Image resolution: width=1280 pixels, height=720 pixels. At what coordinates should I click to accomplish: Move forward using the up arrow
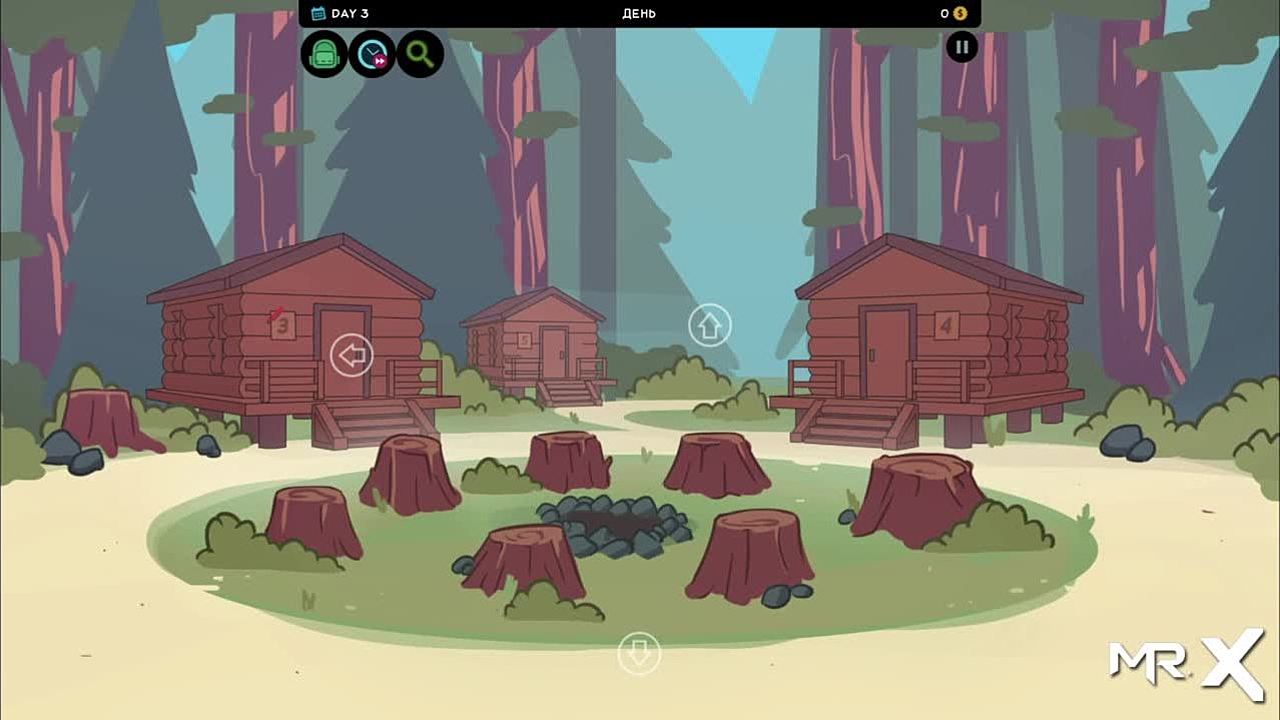[710, 326]
